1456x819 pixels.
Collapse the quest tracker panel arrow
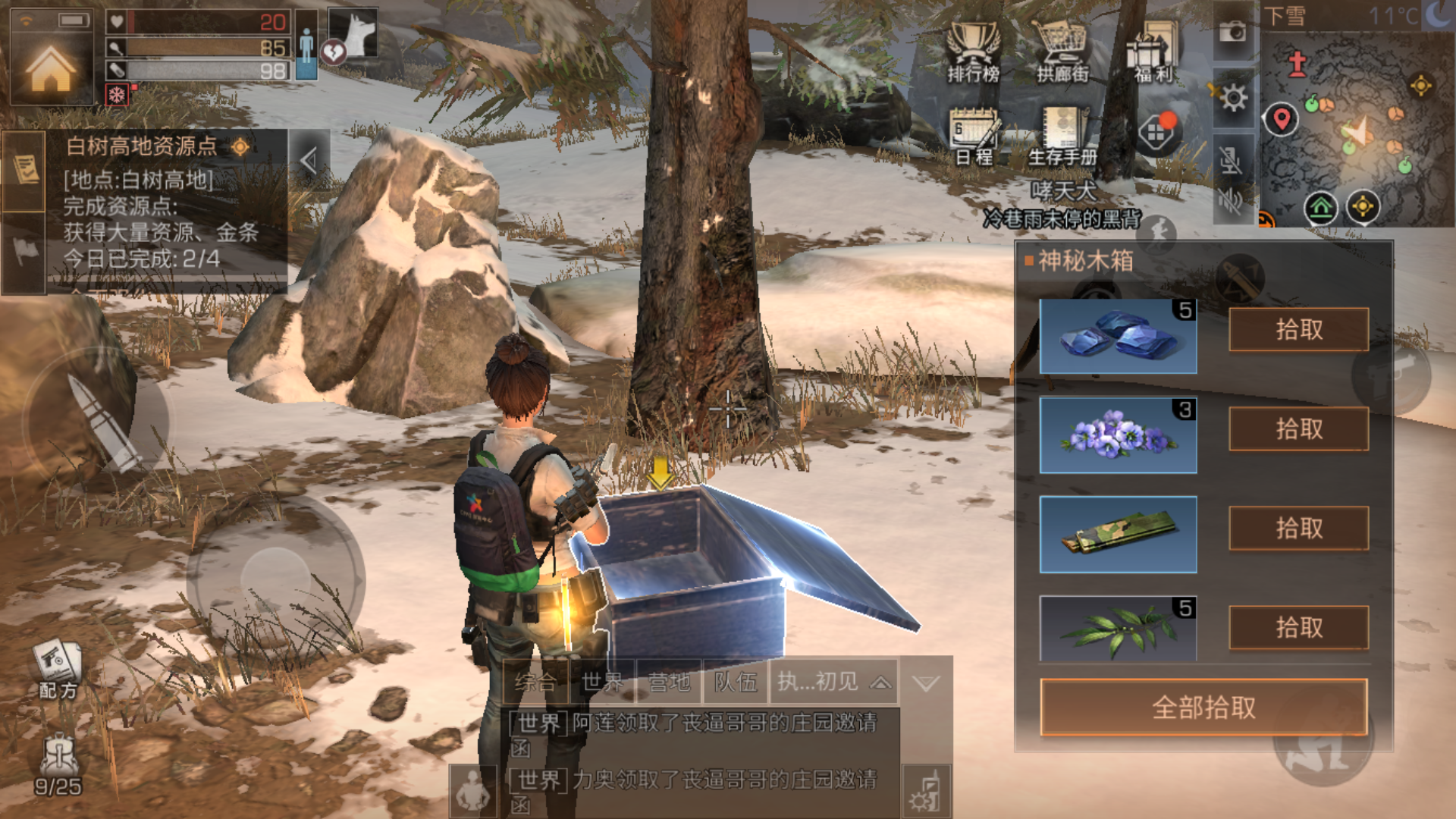[309, 160]
